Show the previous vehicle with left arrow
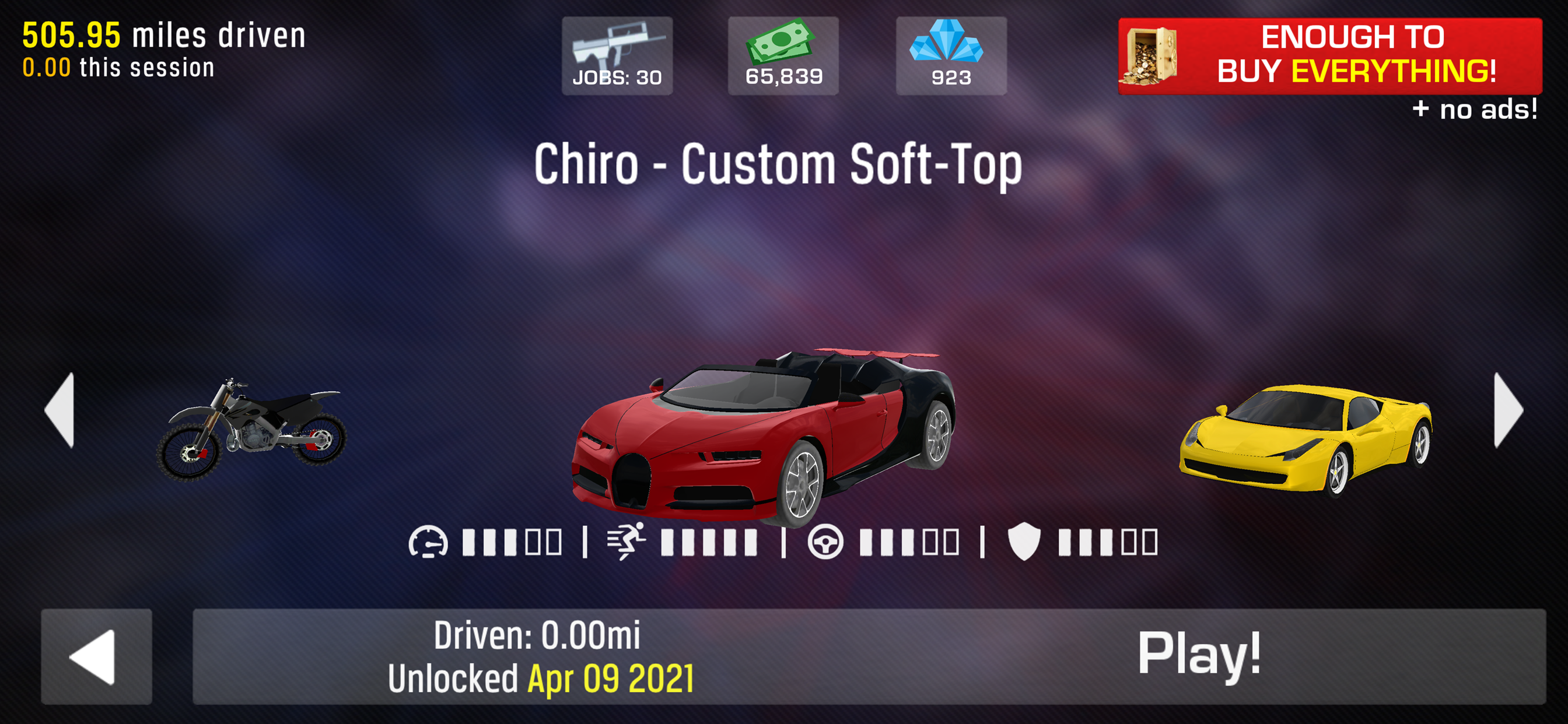 pyautogui.click(x=61, y=410)
